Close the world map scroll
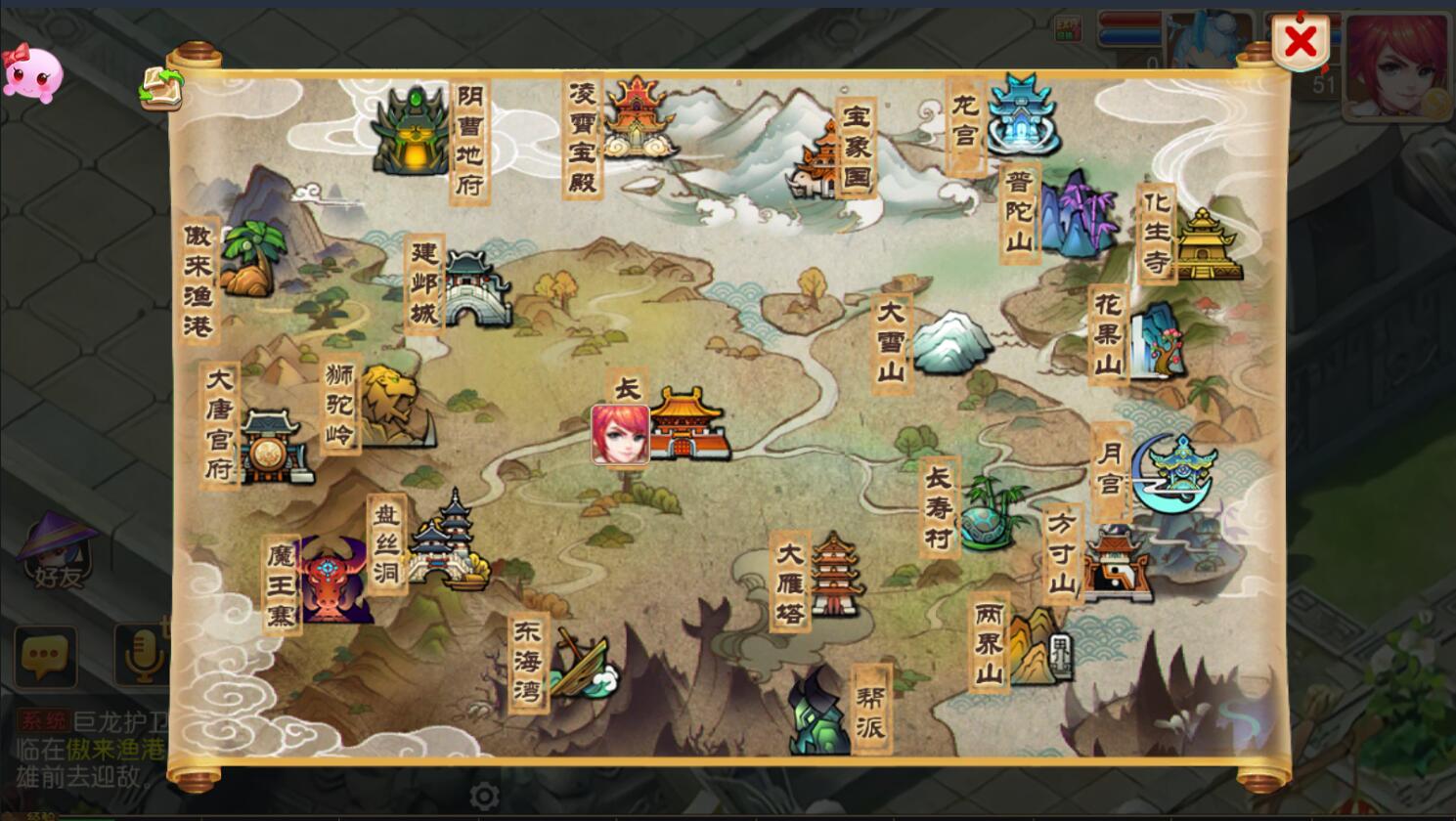The width and height of the screenshot is (1456, 821). 1300,42
